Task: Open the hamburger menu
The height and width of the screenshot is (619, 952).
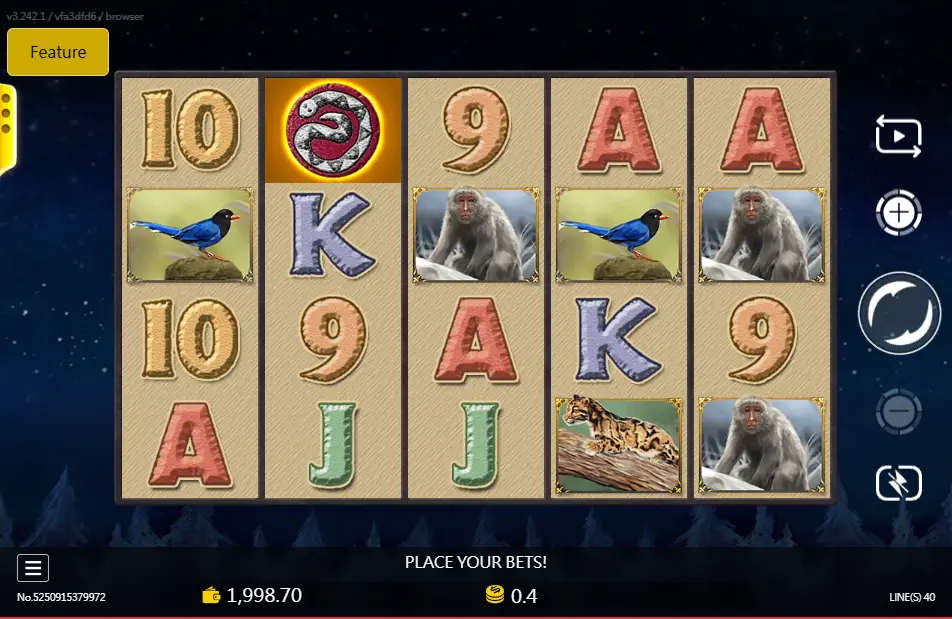Action: 33,568
